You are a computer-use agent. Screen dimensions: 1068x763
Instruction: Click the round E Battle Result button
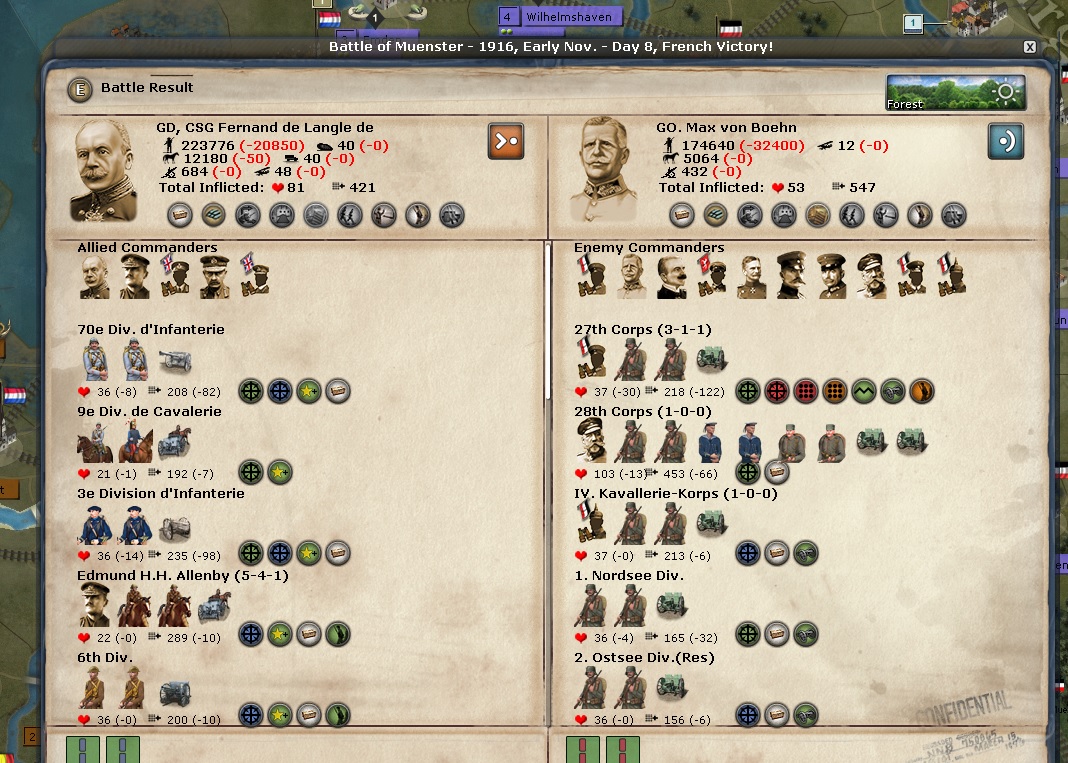[x=80, y=89]
